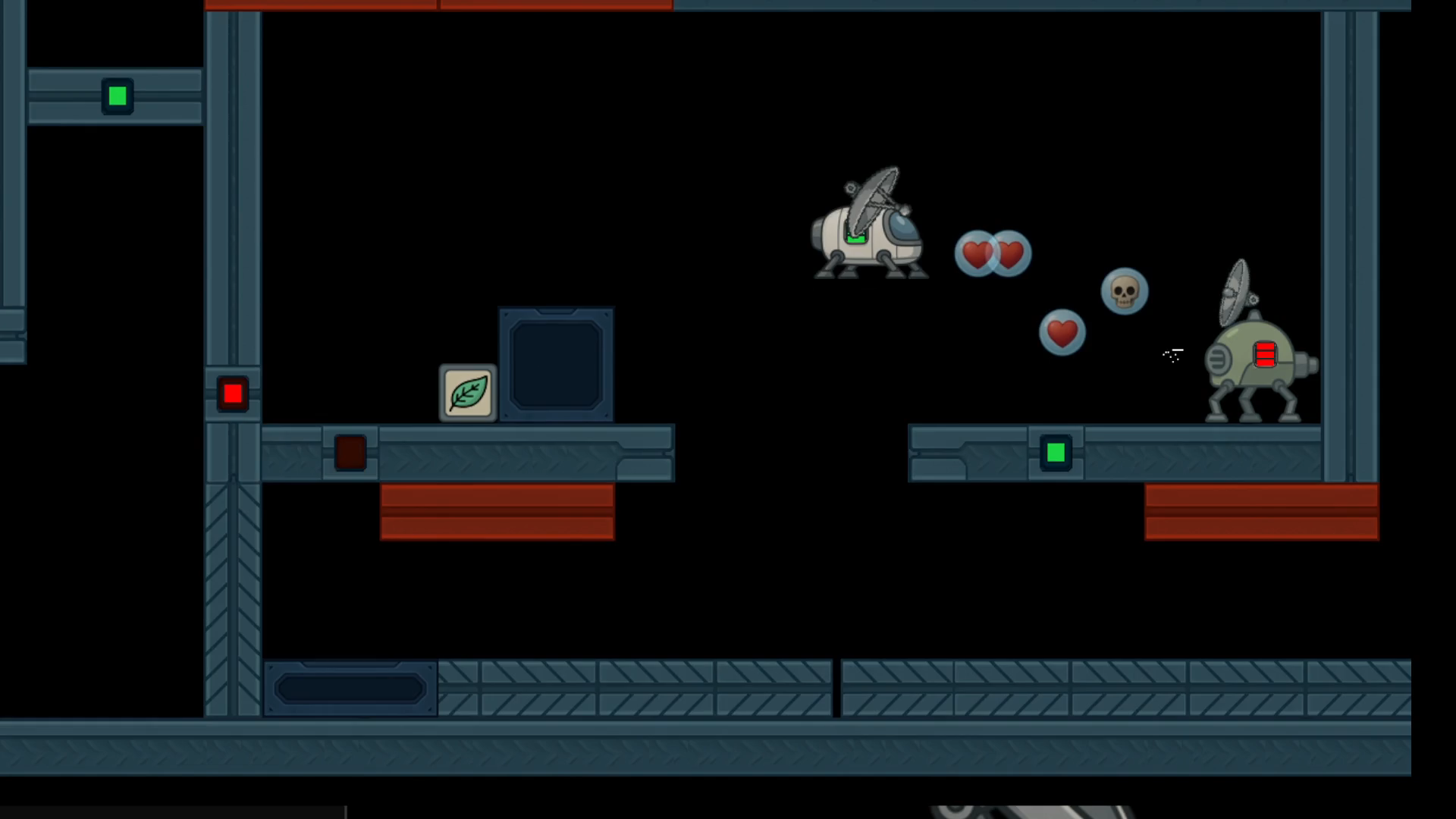Image resolution: width=1456 pixels, height=819 pixels.
Task: Click the vertical striped wall column
Action: click(x=231, y=591)
